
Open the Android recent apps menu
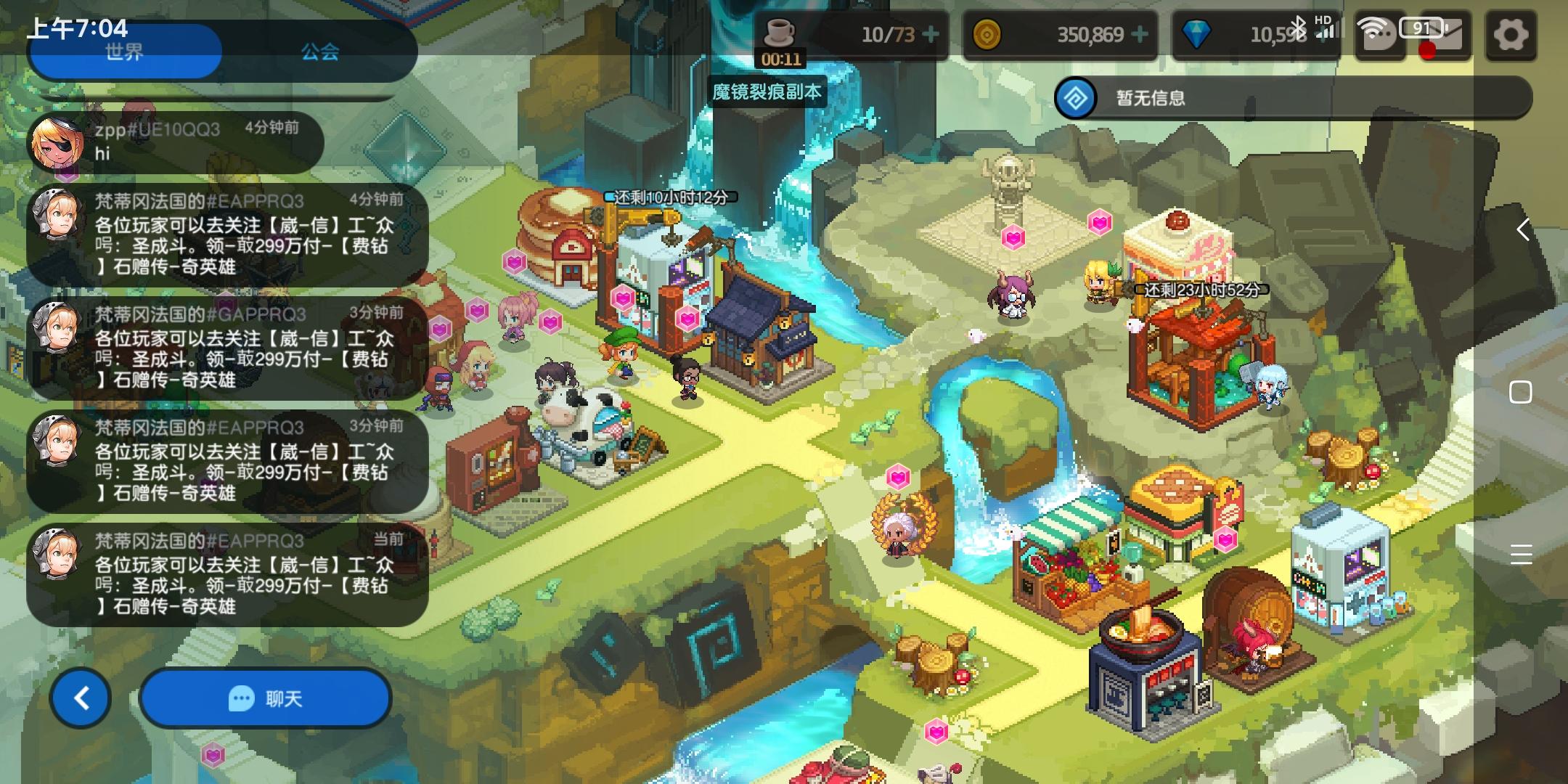pyautogui.click(x=1521, y=554)
